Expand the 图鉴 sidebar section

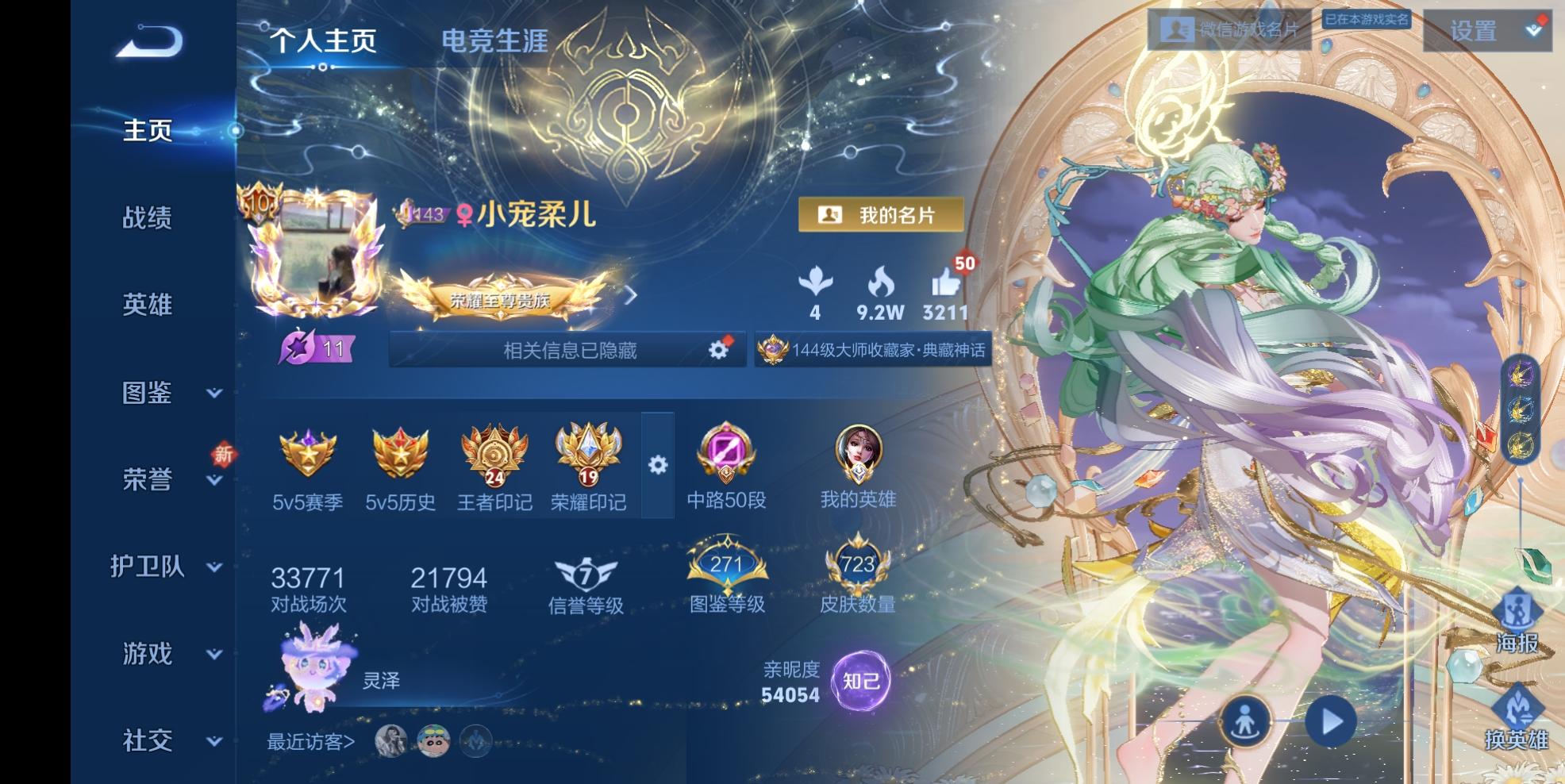pyautogui.click(x=149, y=394)
